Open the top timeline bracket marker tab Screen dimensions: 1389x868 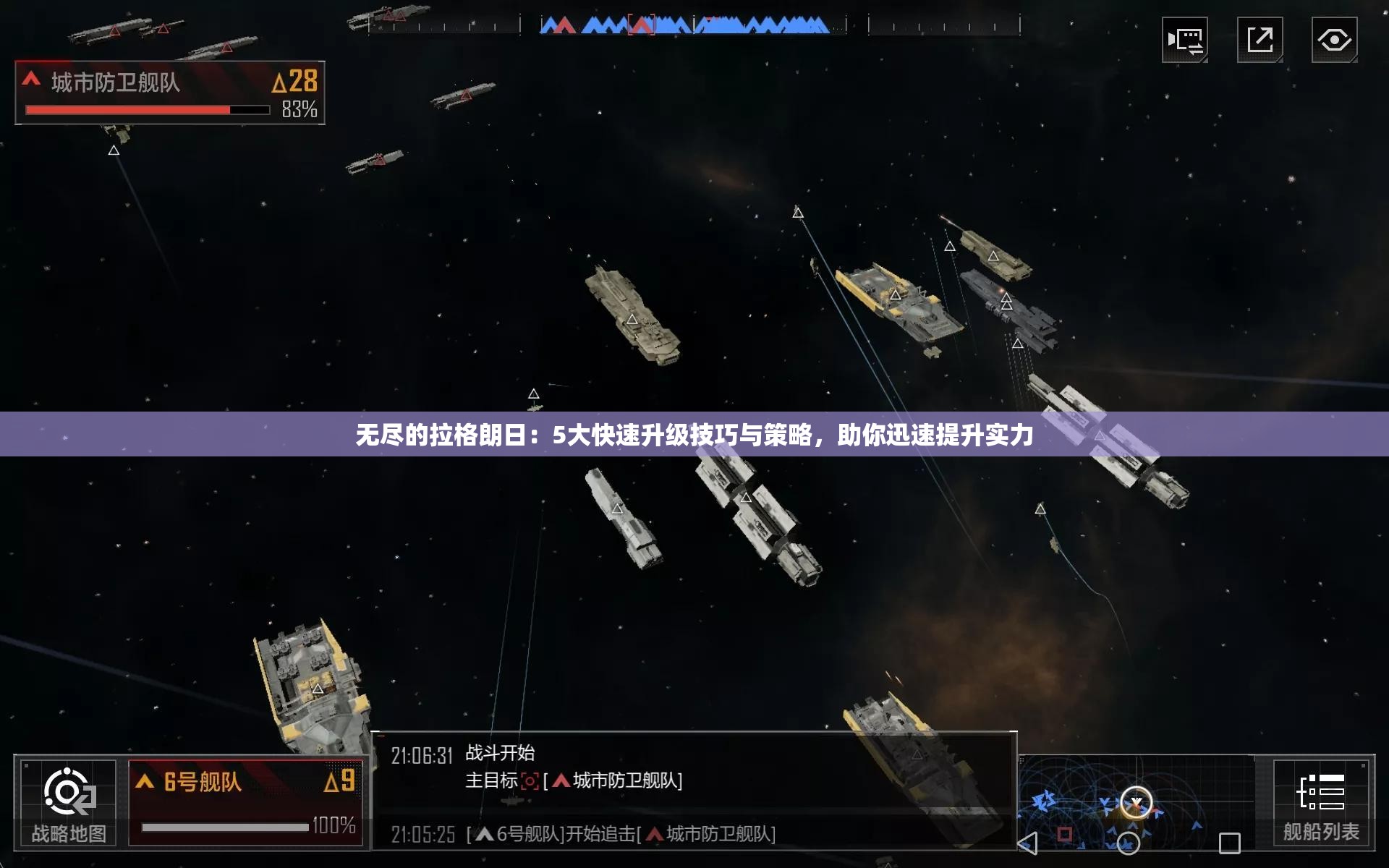tap(641, 24)
